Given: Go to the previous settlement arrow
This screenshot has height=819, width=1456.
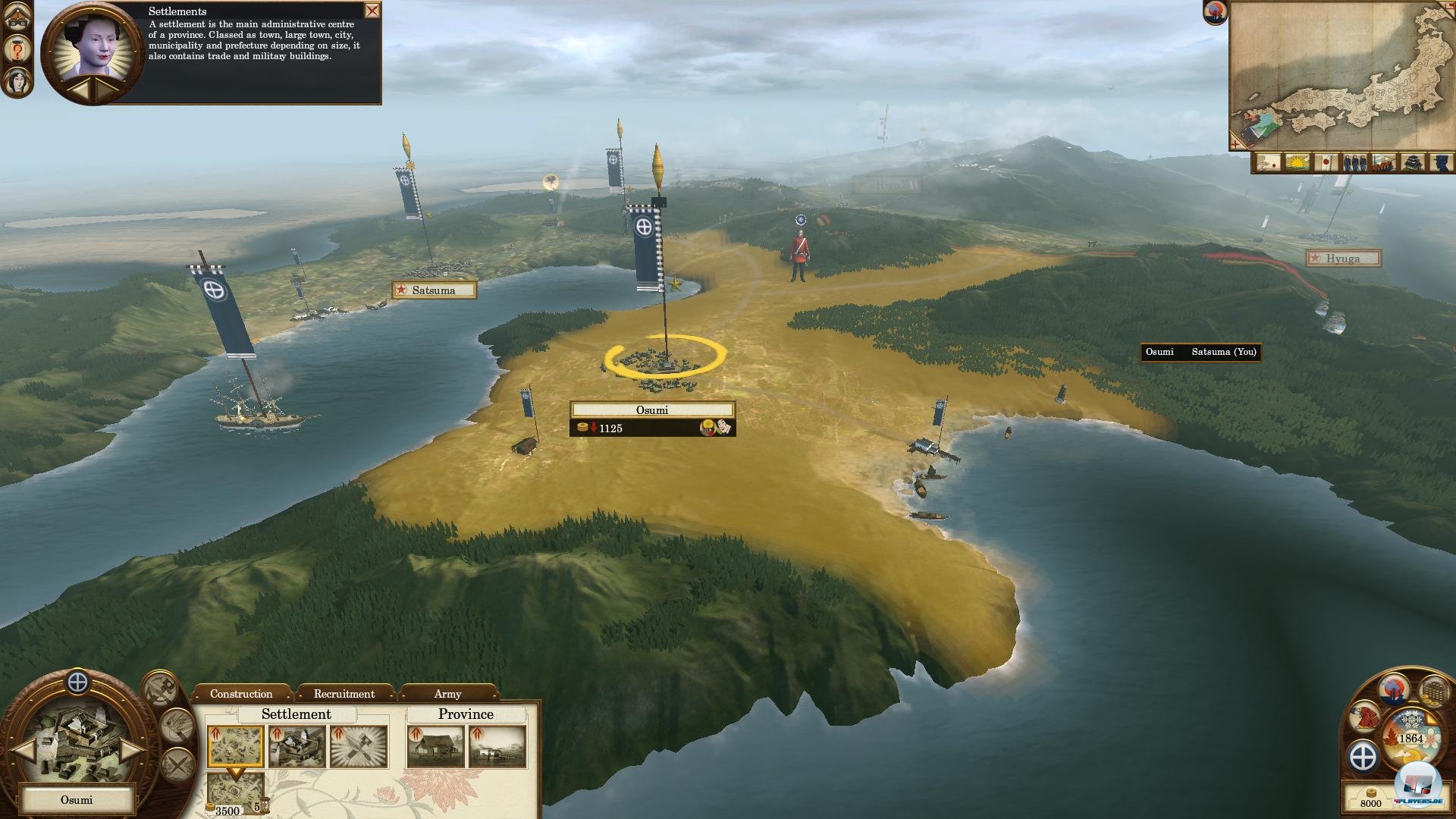Looking at the screenshot, I should (23, 750).
